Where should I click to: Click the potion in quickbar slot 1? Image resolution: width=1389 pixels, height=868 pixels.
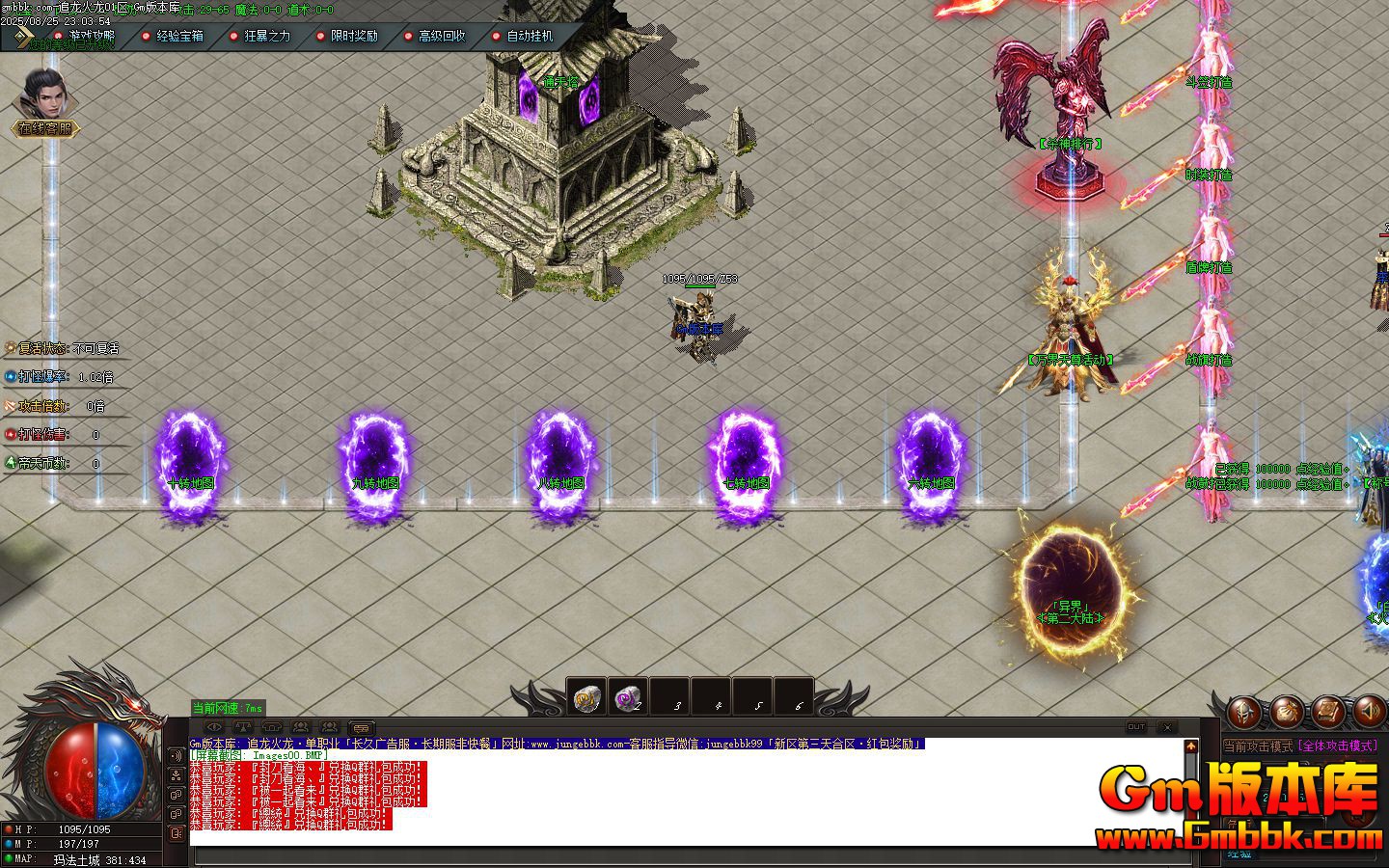(588, 697)
